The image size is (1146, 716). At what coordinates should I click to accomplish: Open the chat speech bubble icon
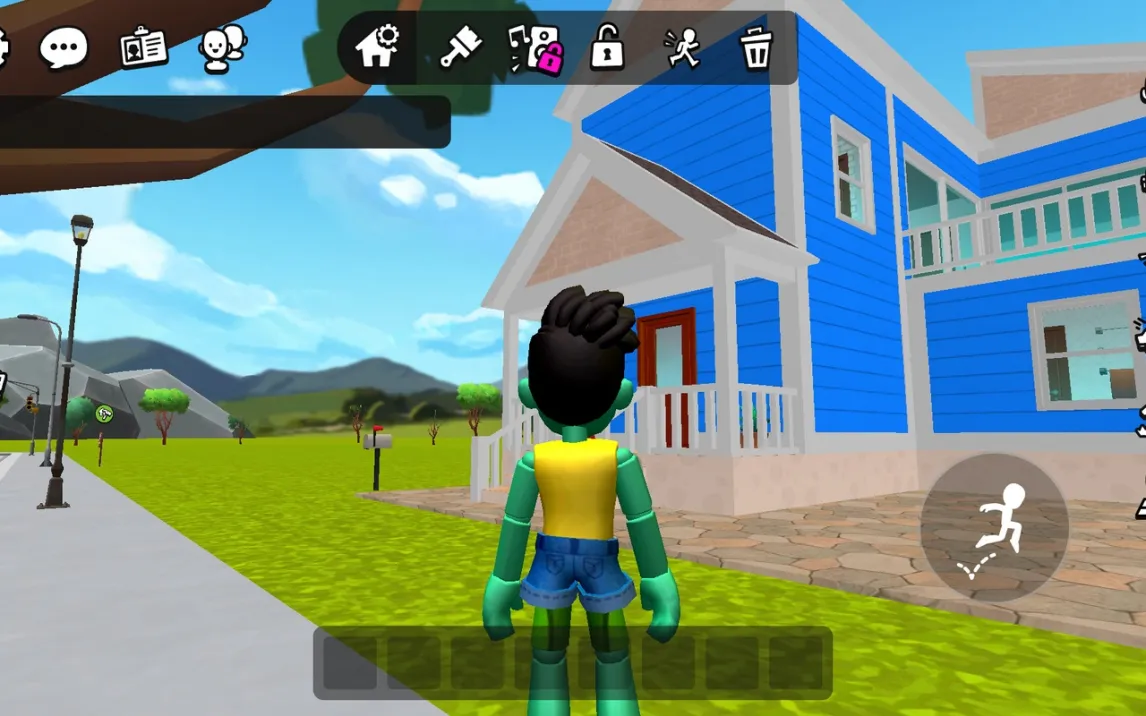click(x=63, y=47)
